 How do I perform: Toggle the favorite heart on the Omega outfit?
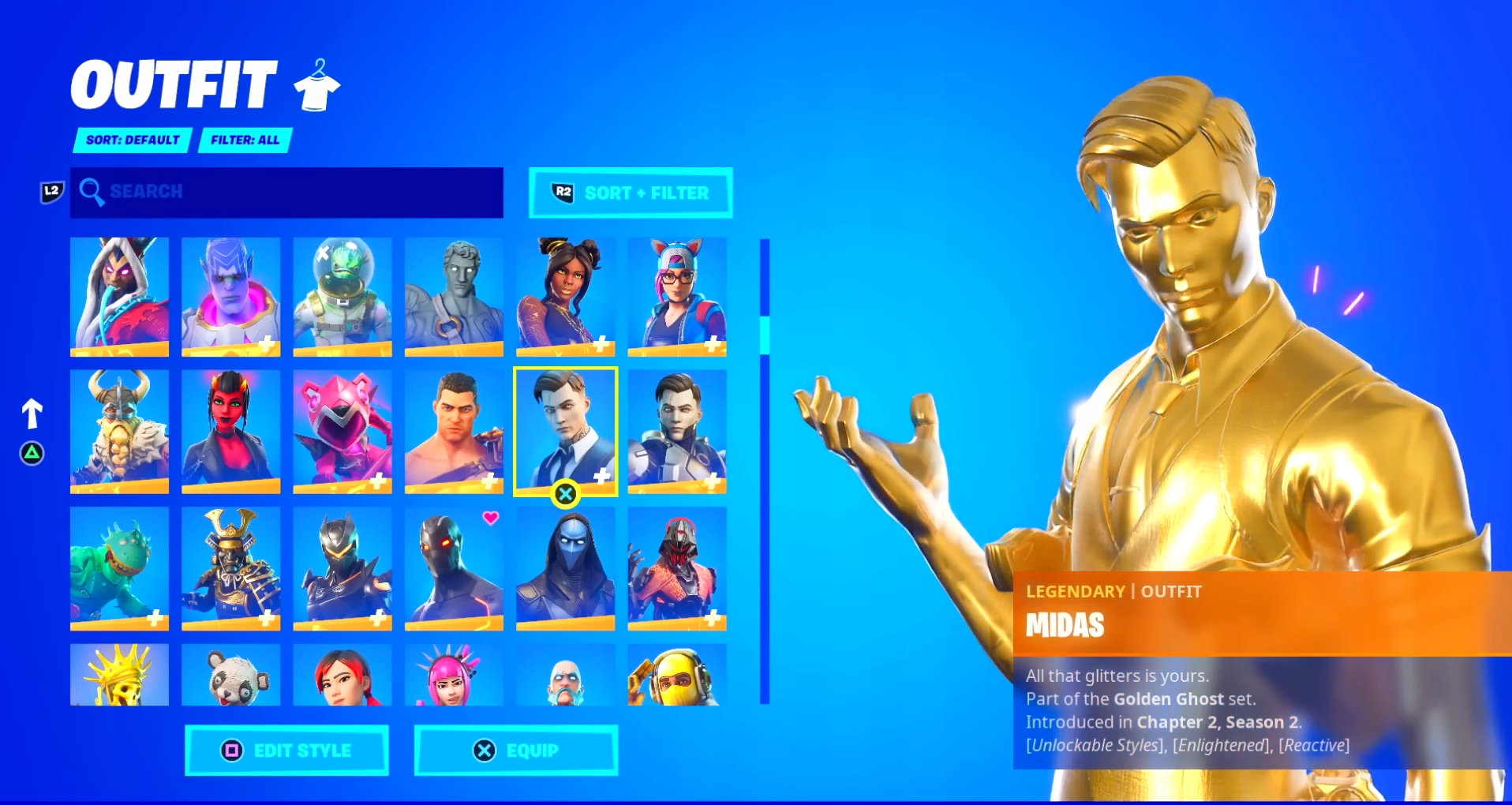point(491,518)
